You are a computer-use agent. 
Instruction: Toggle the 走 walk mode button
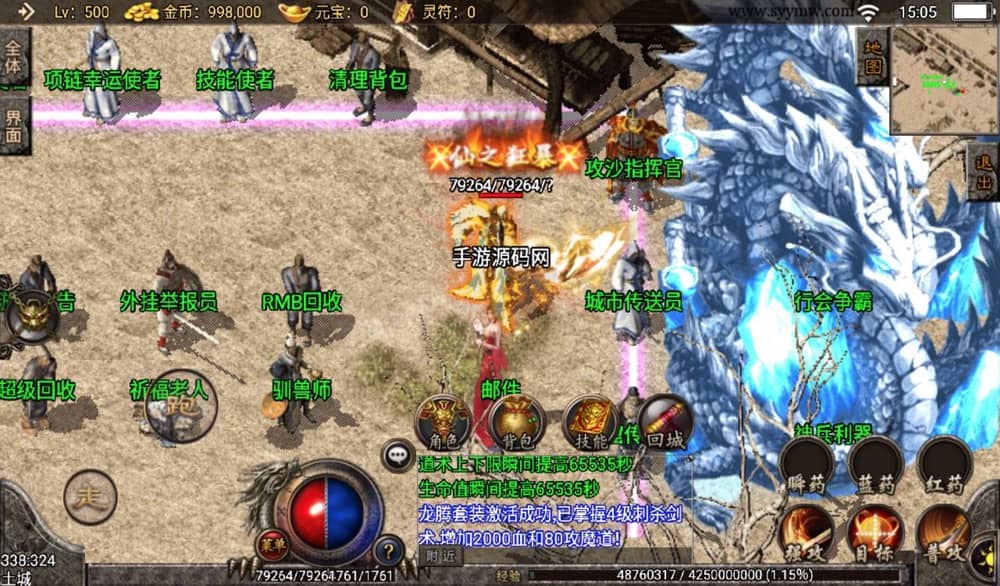90,497
